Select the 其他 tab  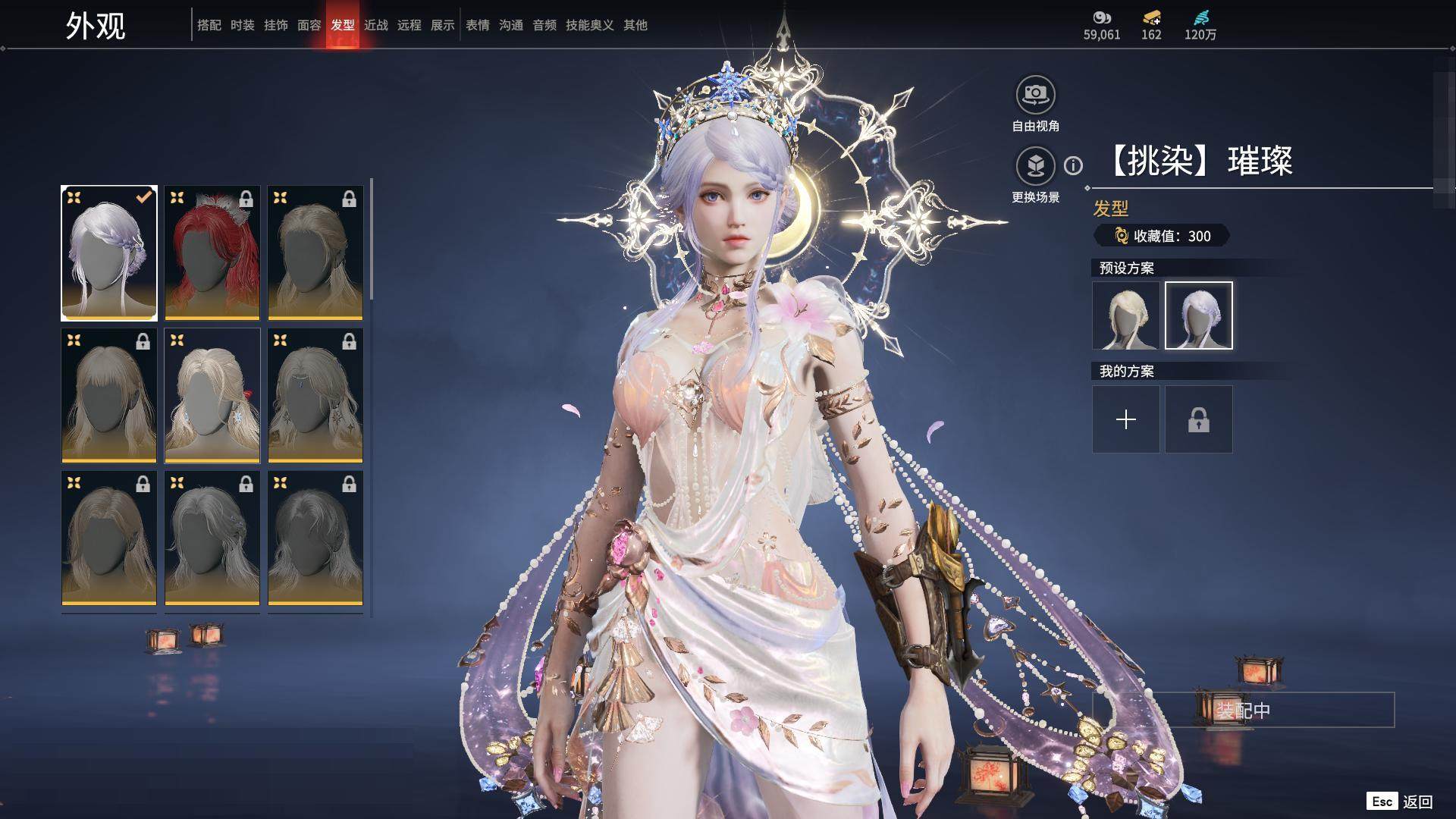635,25
